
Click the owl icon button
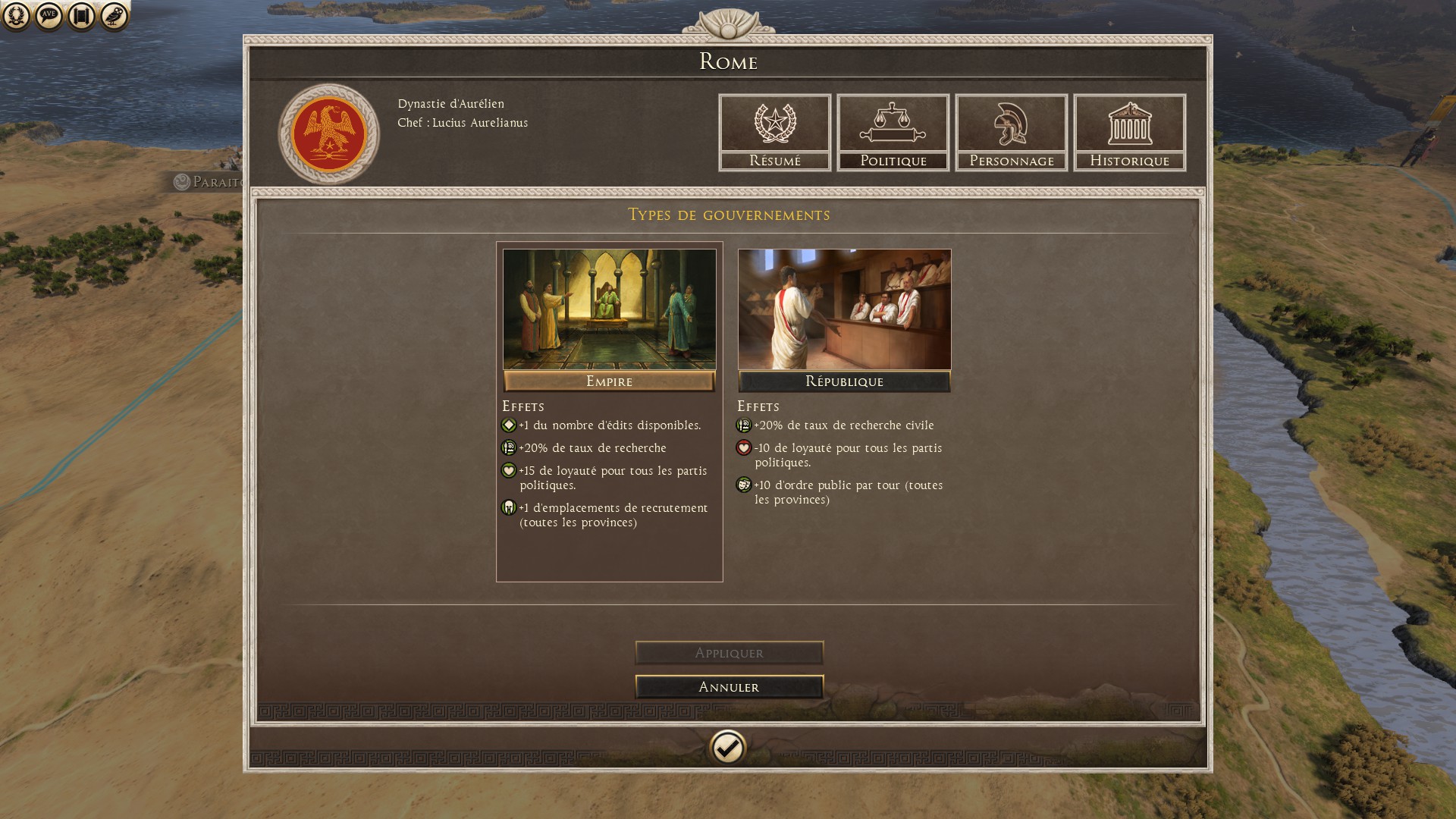(x=115, y=15)
